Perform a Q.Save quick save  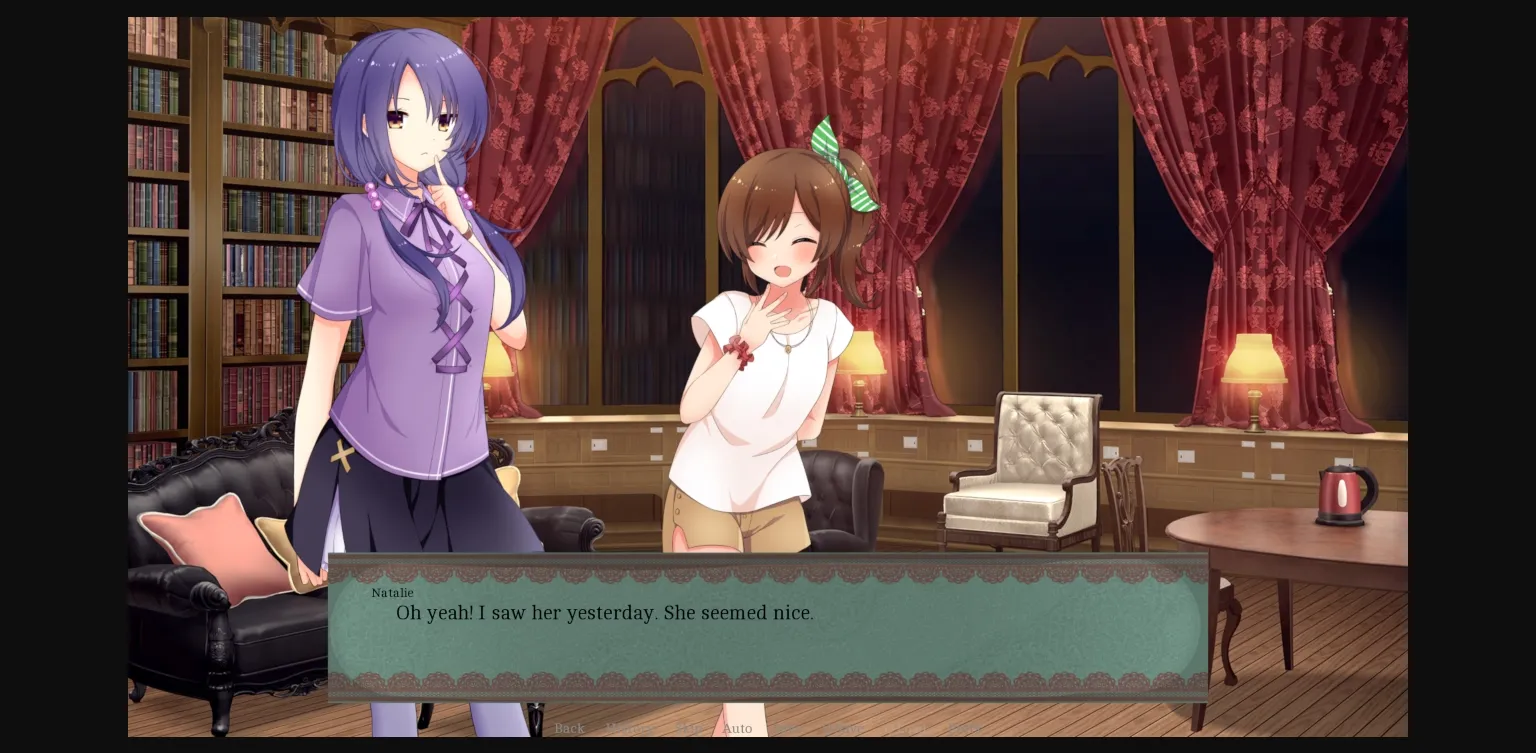[x=843, y=729]
